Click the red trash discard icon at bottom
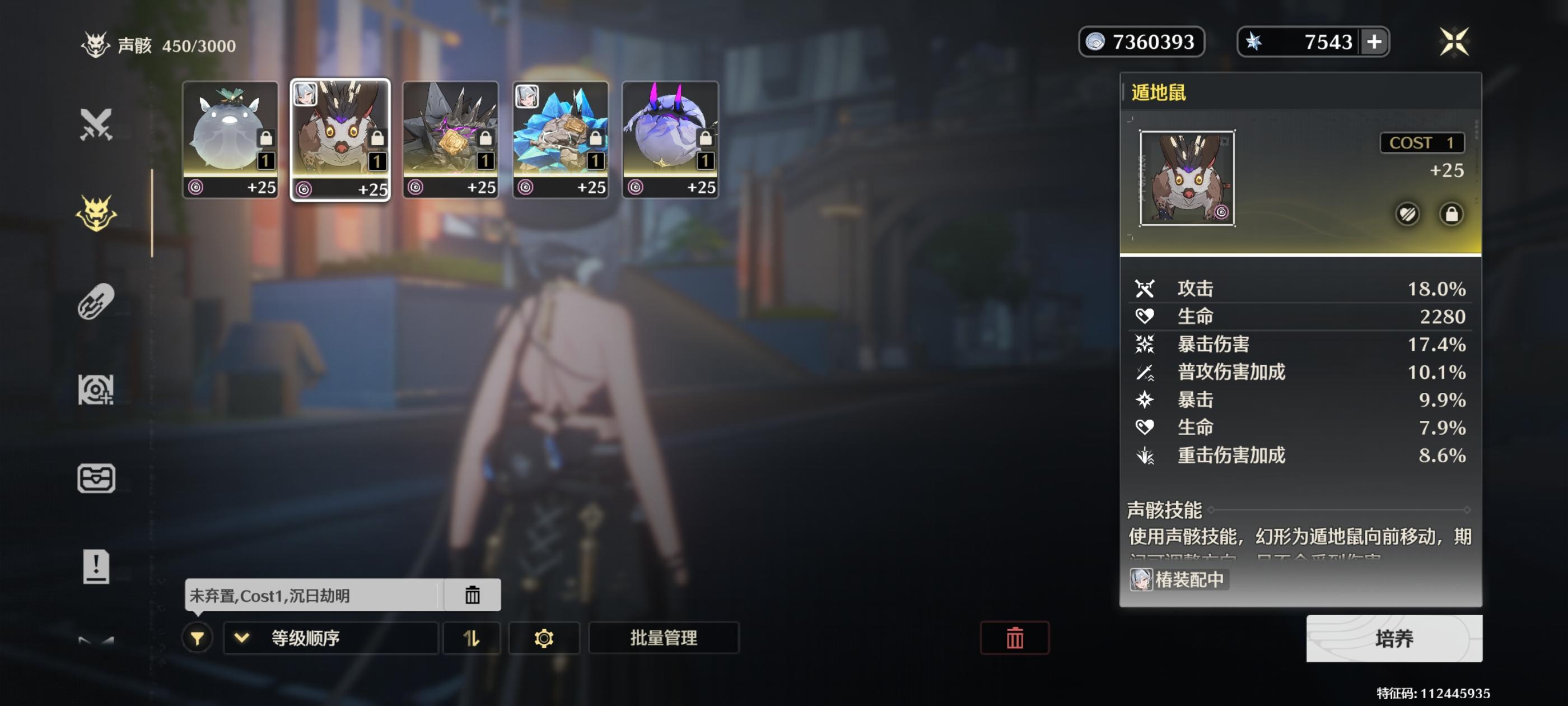The image size is (1568, 706). 1014,637
